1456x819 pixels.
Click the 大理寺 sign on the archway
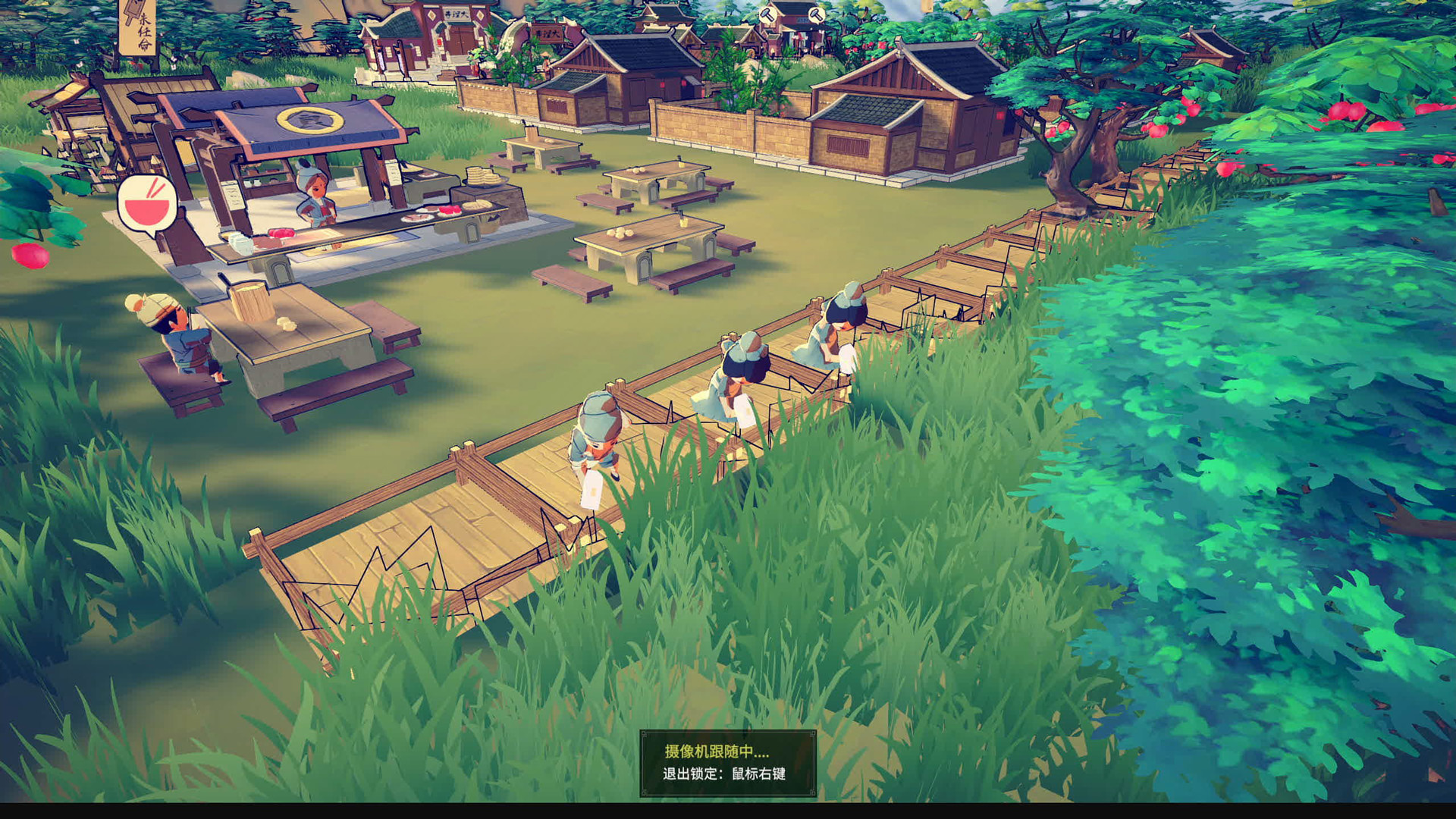[548, 33]
